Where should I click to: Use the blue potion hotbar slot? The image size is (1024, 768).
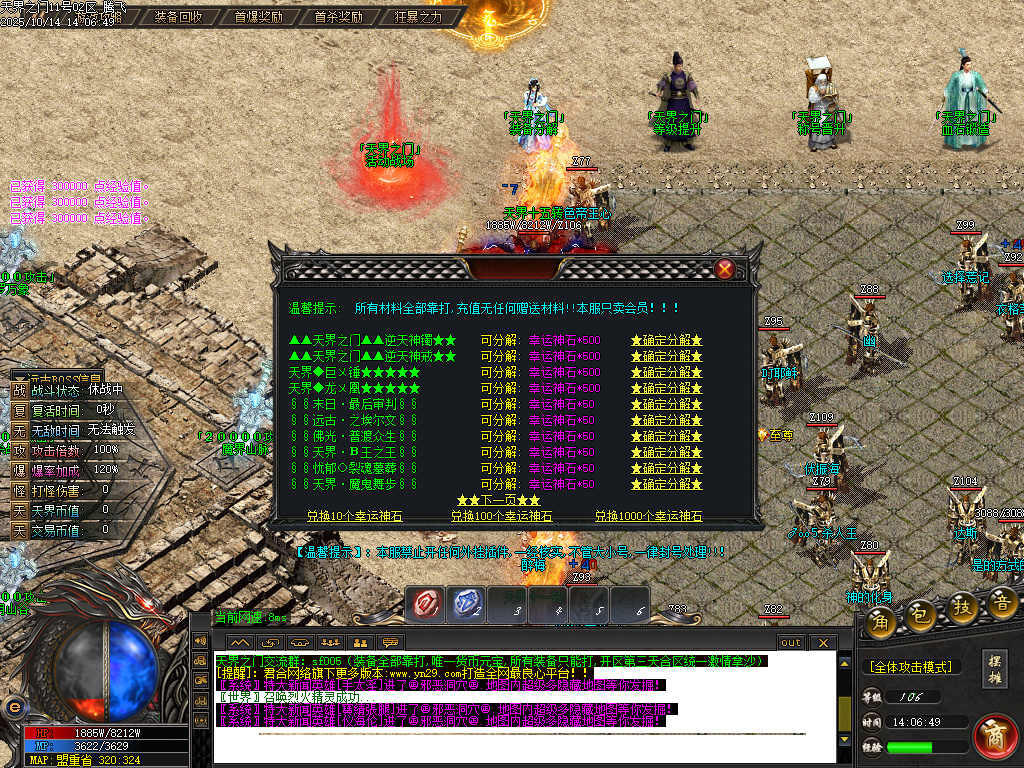click(x=468, y=602)
